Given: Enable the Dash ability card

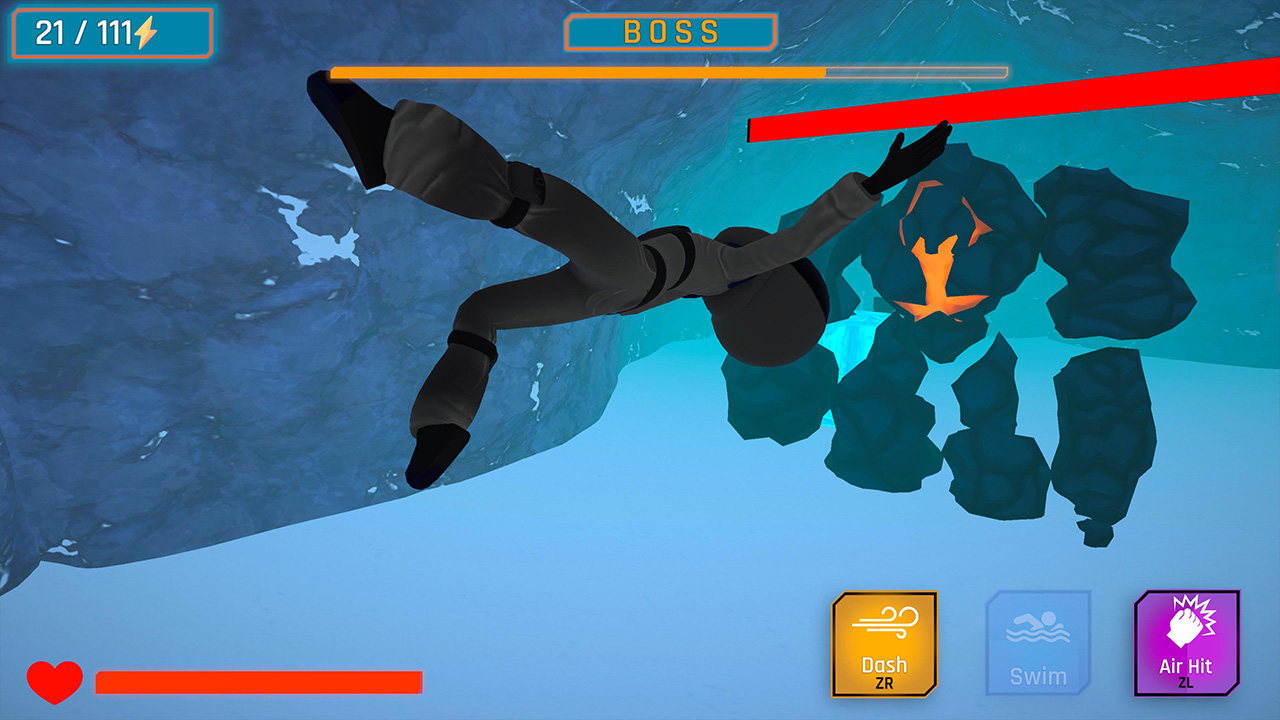Looking at the screenshot, I should [x=884, y=645].
